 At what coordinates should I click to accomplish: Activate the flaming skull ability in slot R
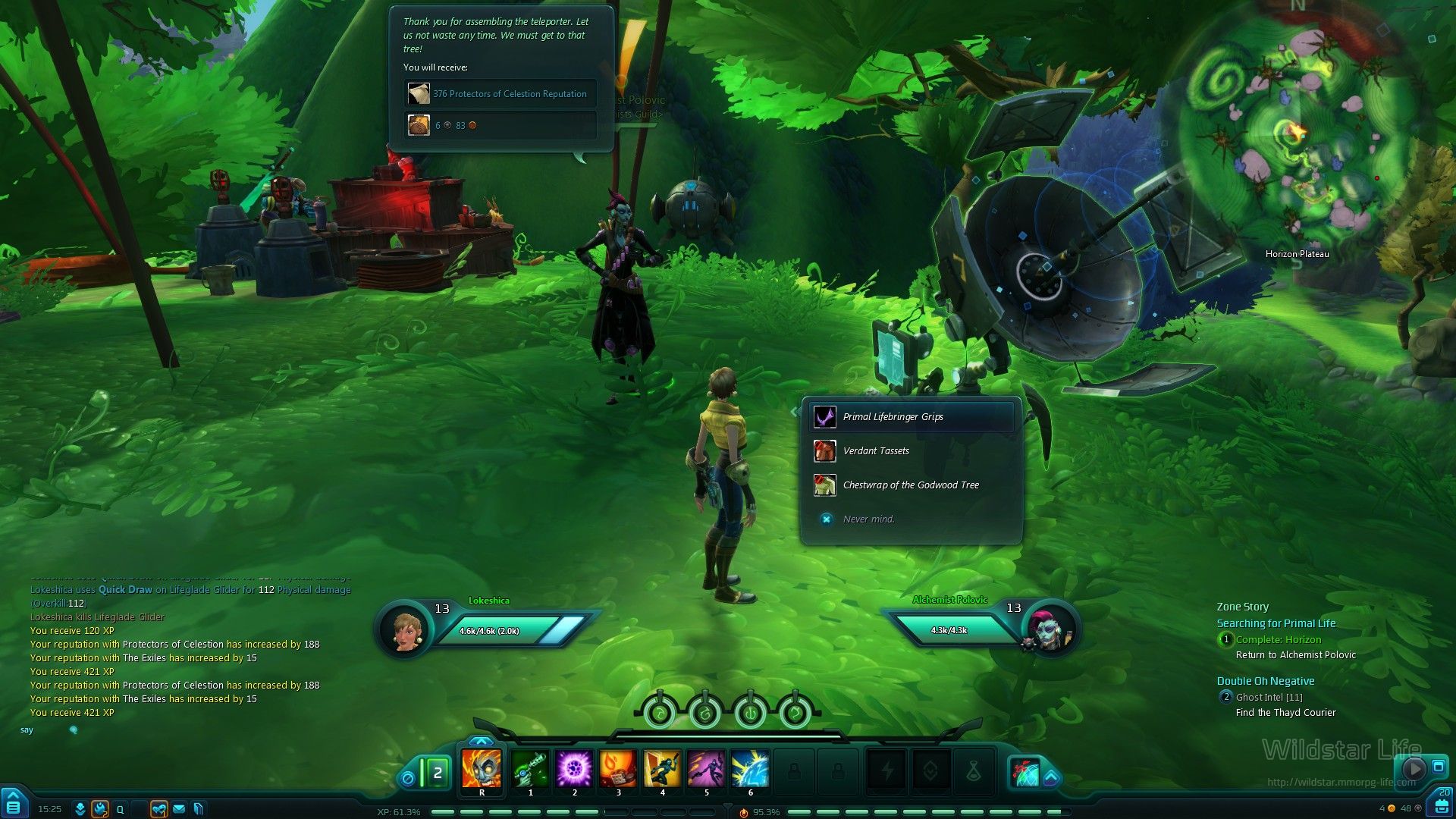coord(482,769)
